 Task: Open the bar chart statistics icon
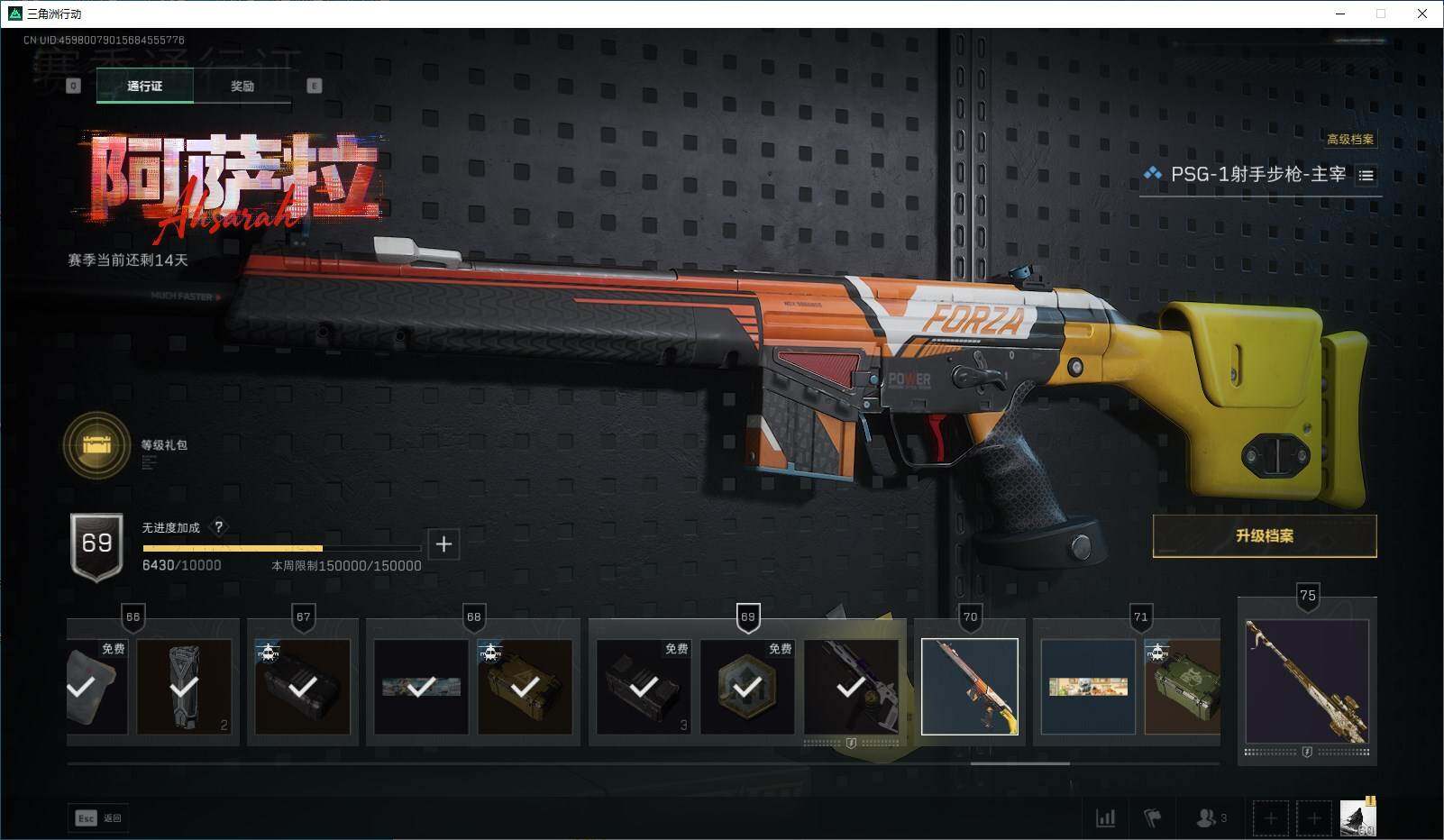tap(1105, 818)
